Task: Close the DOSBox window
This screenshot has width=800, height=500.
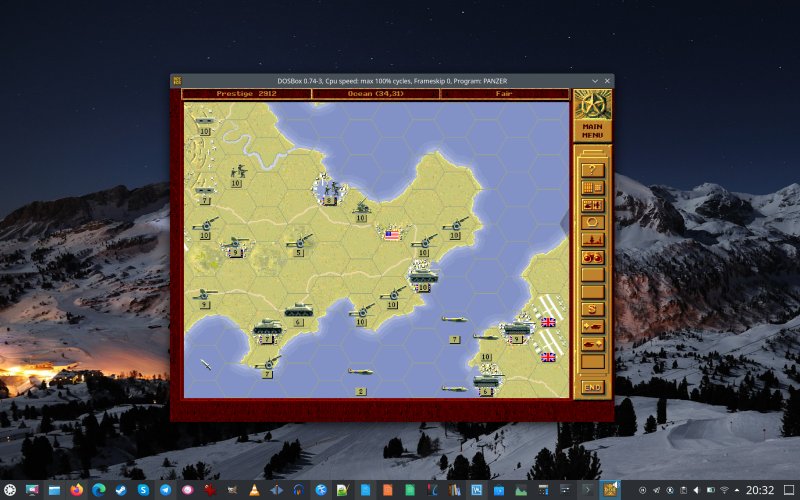Action: point(606,80)
